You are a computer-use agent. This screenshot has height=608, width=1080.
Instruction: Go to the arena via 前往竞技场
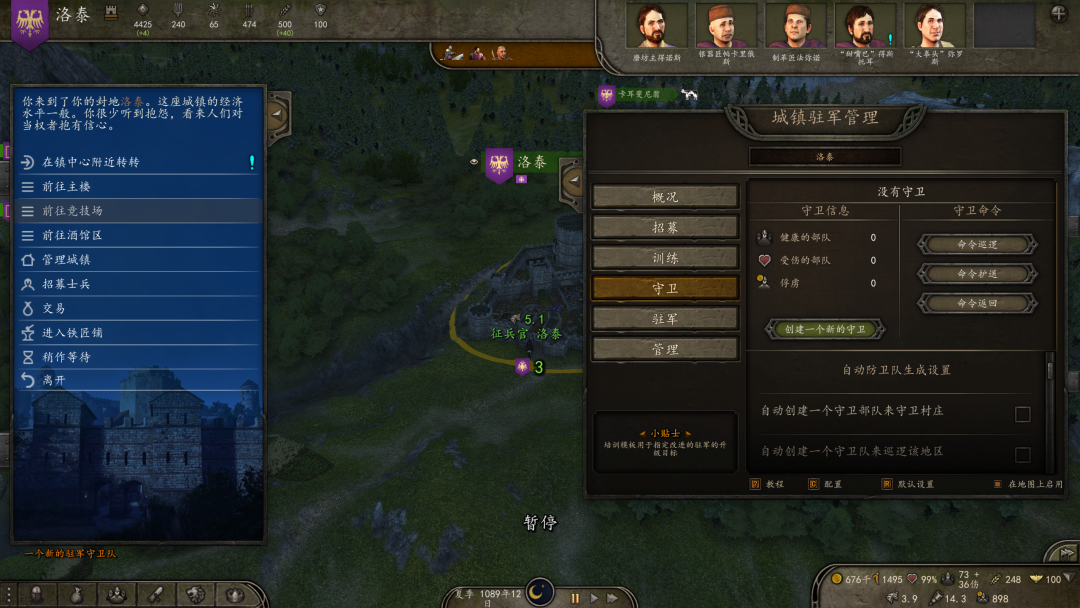pyautogui.click(x=73, y=211)
